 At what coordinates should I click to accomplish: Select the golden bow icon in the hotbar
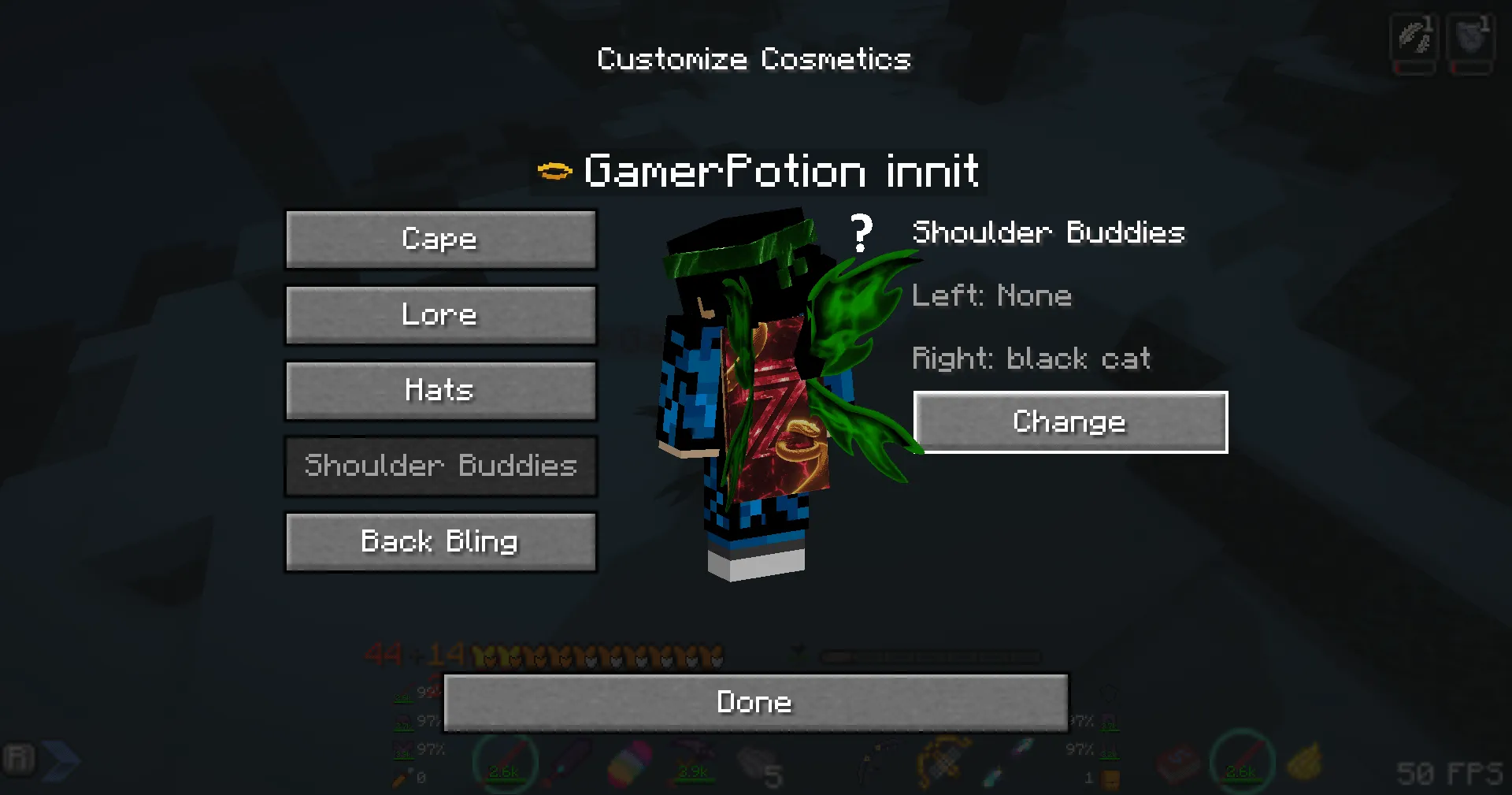(944, 760)
